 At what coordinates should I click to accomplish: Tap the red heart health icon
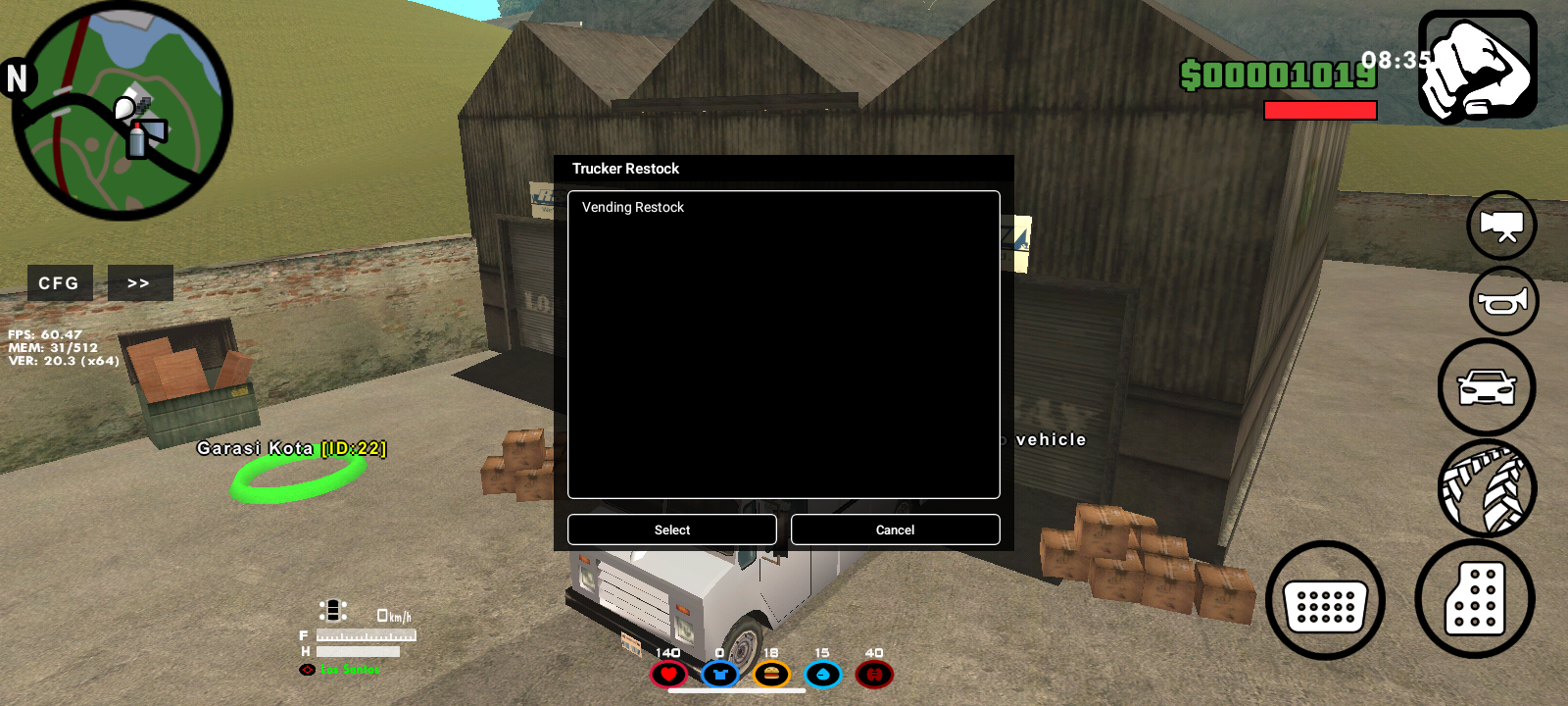pyautogui.click(x=668, y=675)
